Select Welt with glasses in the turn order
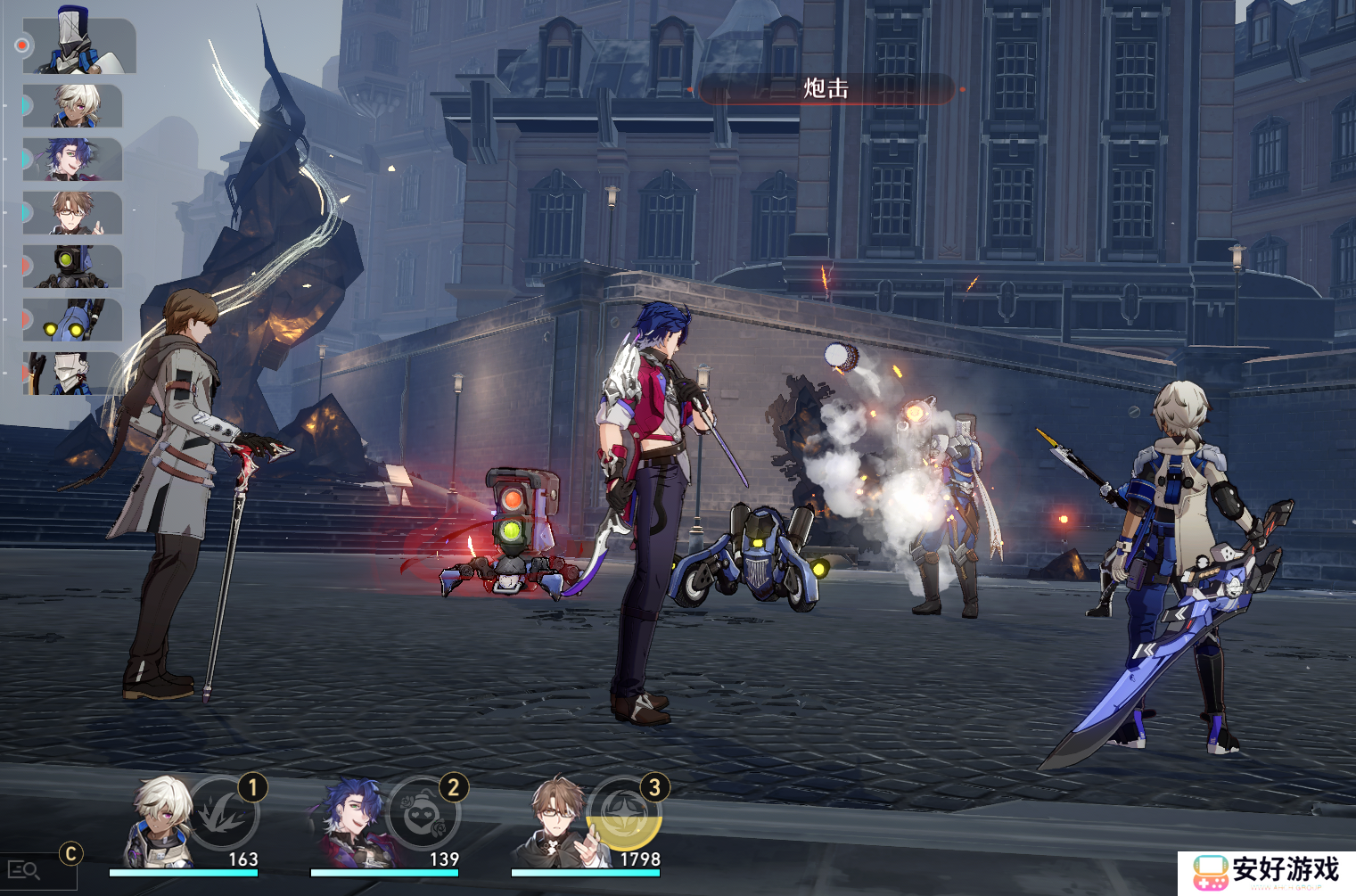The width and height of the screenshot is (1356, 896). 73,213
